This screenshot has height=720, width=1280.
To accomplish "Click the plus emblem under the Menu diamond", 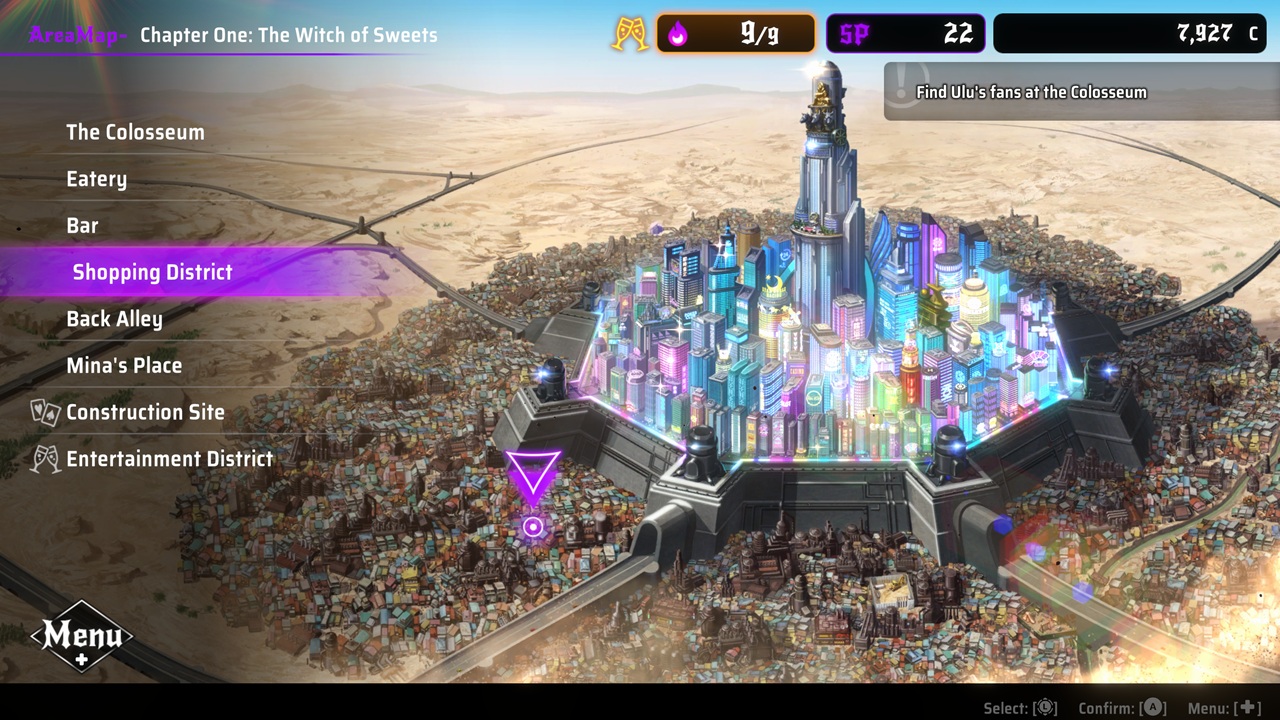I will point(83,661).
